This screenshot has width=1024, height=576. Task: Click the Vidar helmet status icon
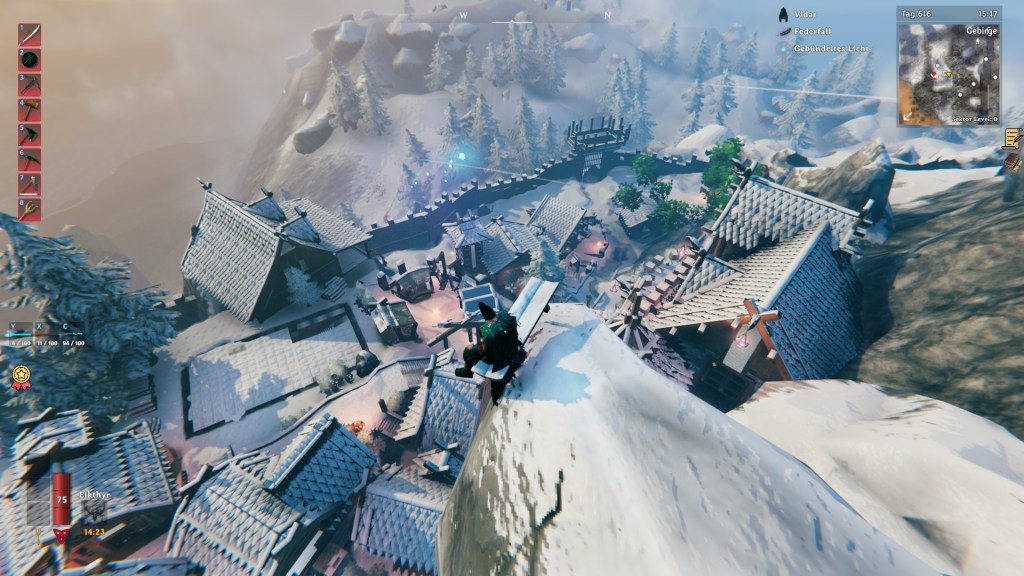click(x=784, y=15)
